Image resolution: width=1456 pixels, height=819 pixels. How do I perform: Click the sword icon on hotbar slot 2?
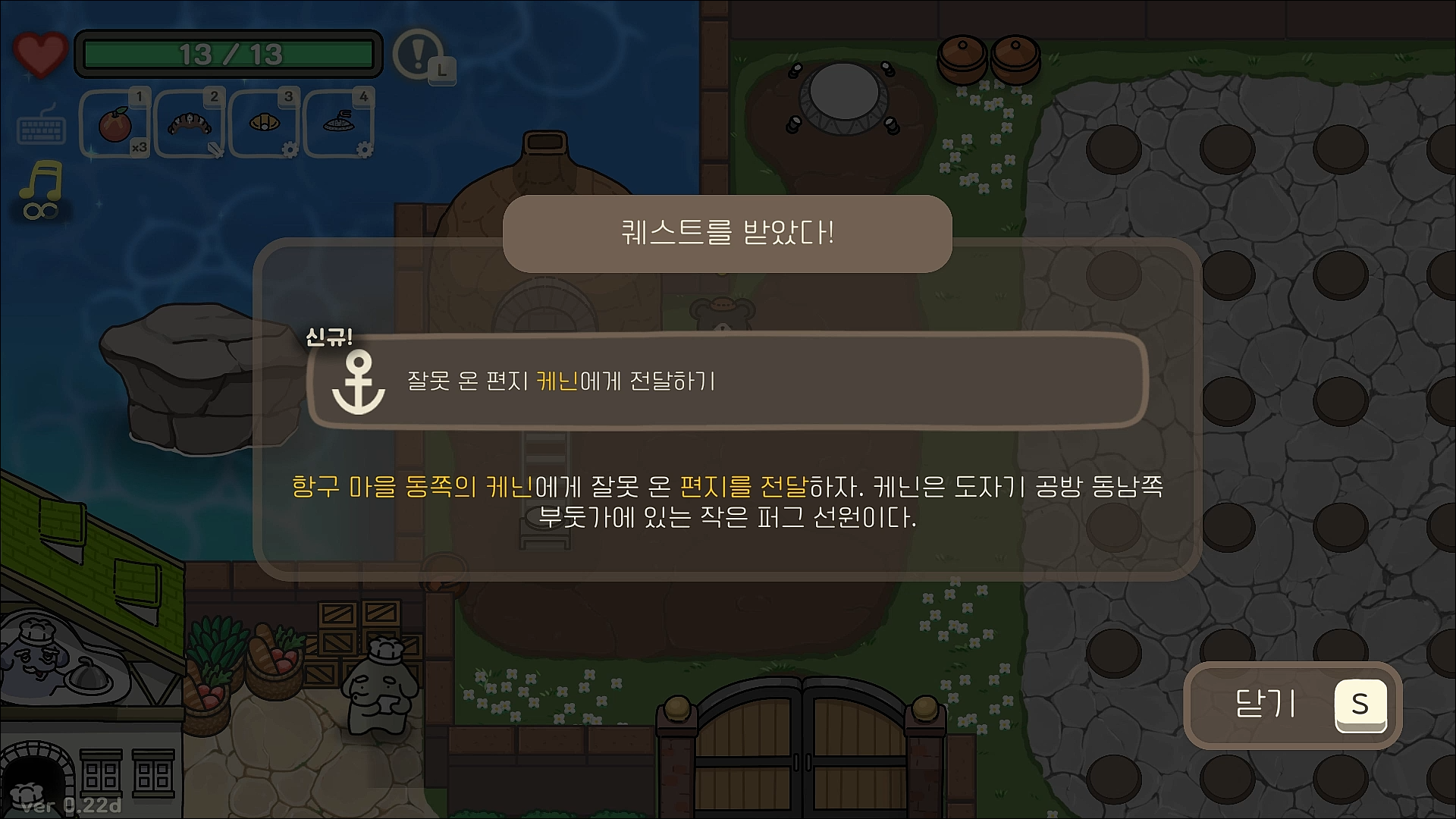[215, 149]
